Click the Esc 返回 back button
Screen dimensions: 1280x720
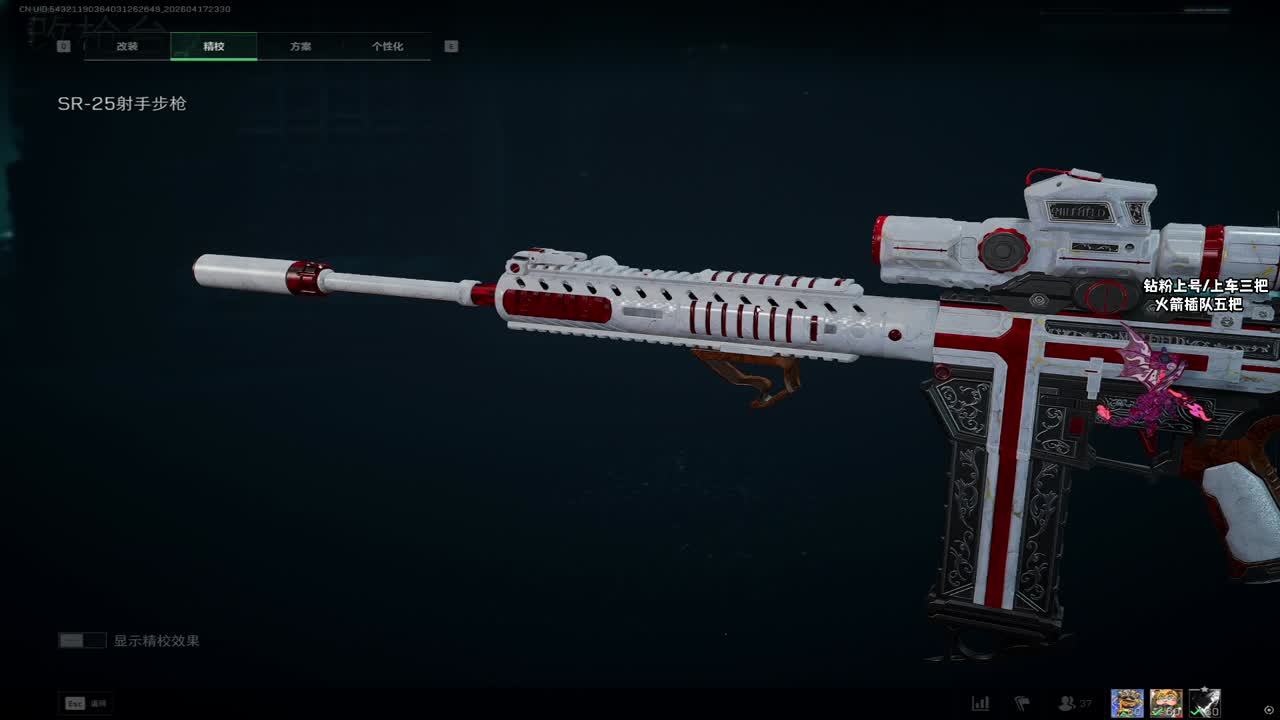[87, 704]
